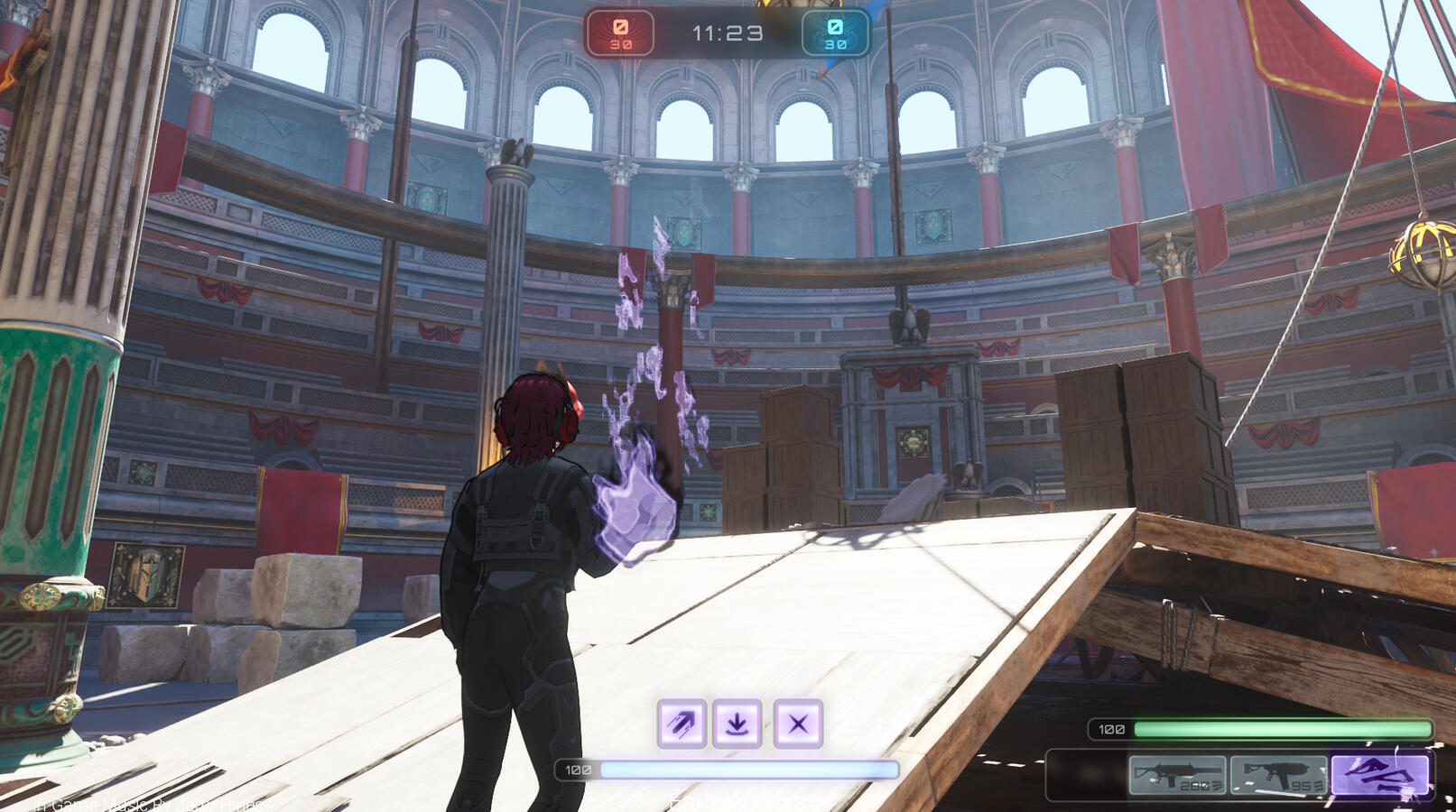Viewport: 1456px width, 812px height.
Task: Click the X cancel ability icon
Action: tap(798, 724)
